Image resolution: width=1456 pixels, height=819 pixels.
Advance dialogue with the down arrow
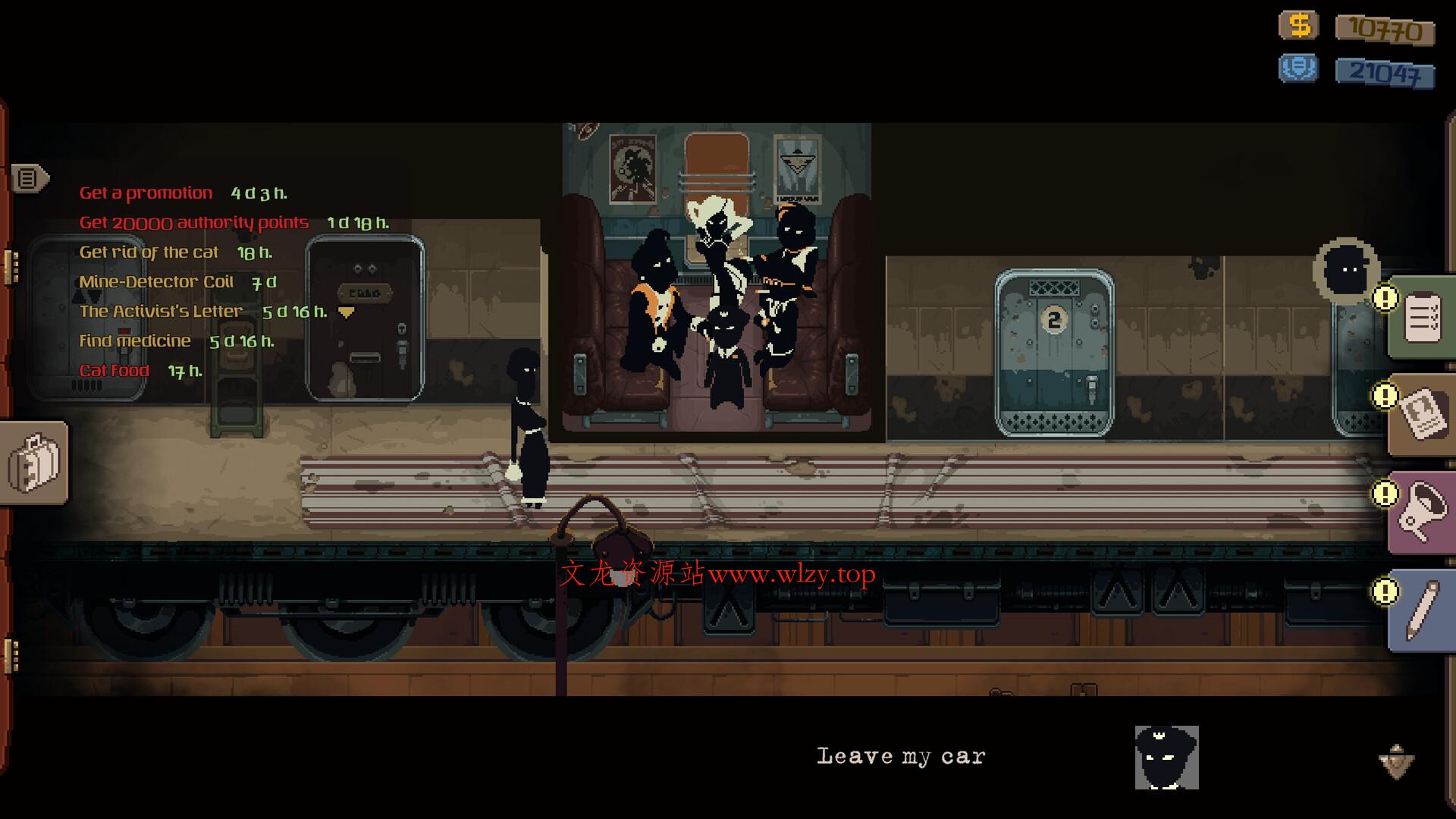click(1396, 761)
